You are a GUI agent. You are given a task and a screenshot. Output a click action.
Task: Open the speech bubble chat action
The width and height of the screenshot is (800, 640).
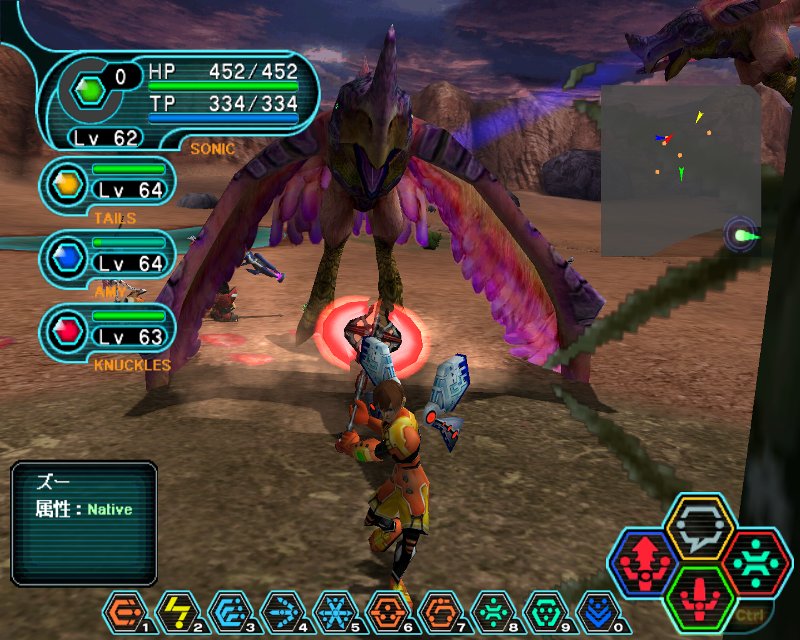point(700,526)
